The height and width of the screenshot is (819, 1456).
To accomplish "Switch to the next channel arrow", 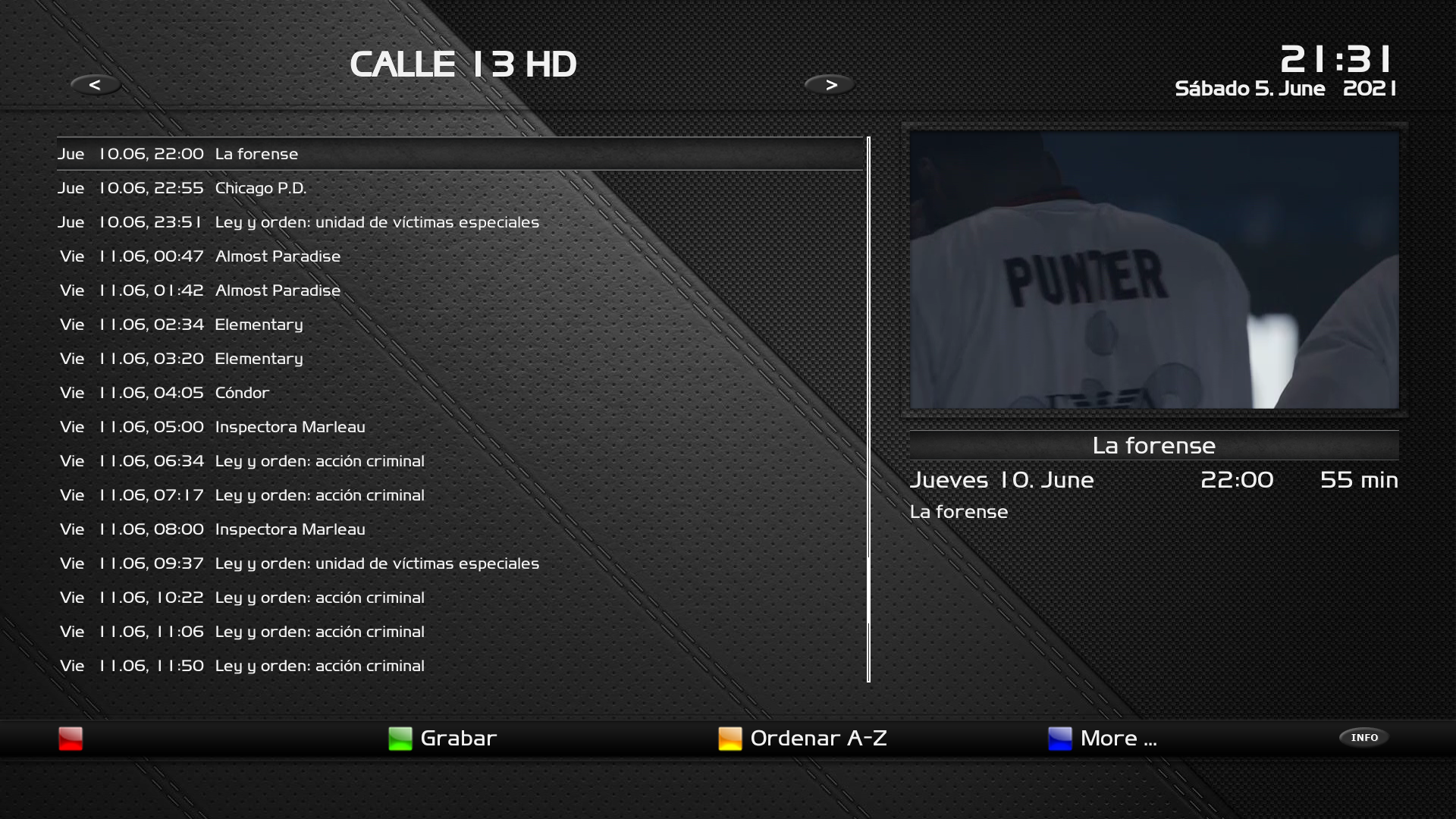I will (x=830, y=85).
